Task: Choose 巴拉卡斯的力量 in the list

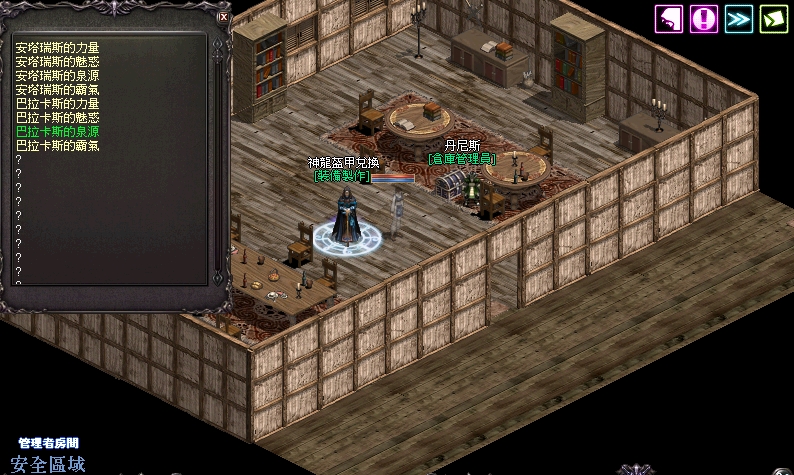Action: coord(57,103)
